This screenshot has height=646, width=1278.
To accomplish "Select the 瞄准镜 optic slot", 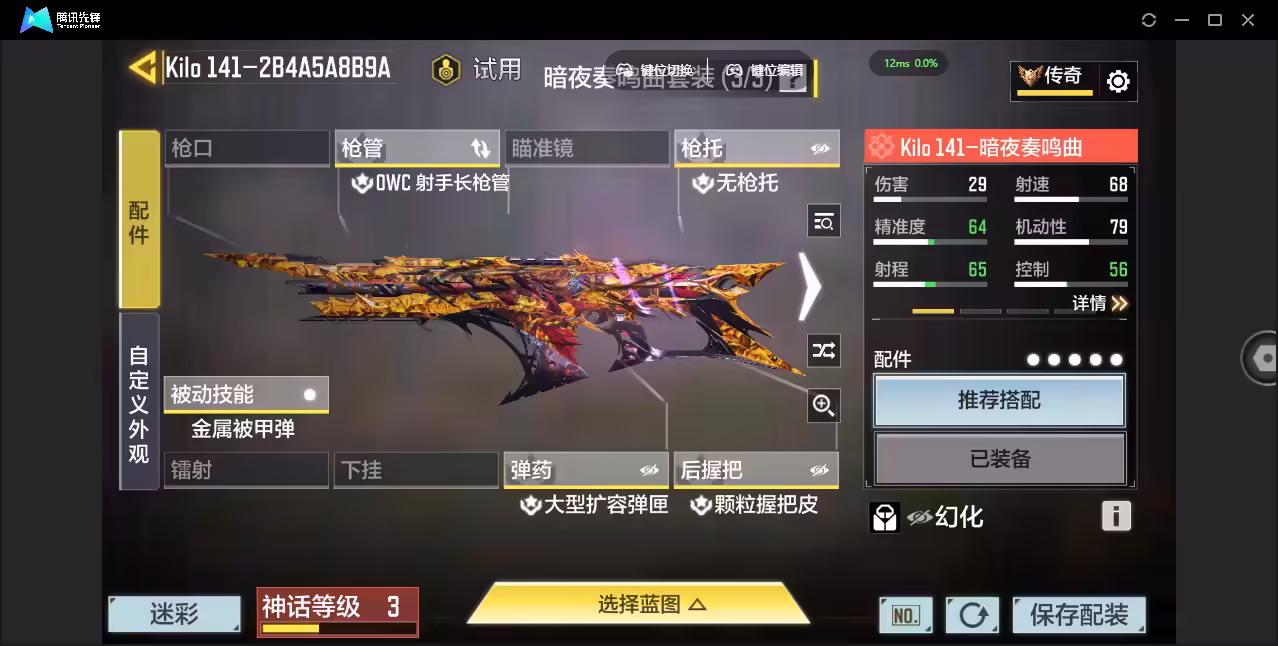I will (587, 148).
